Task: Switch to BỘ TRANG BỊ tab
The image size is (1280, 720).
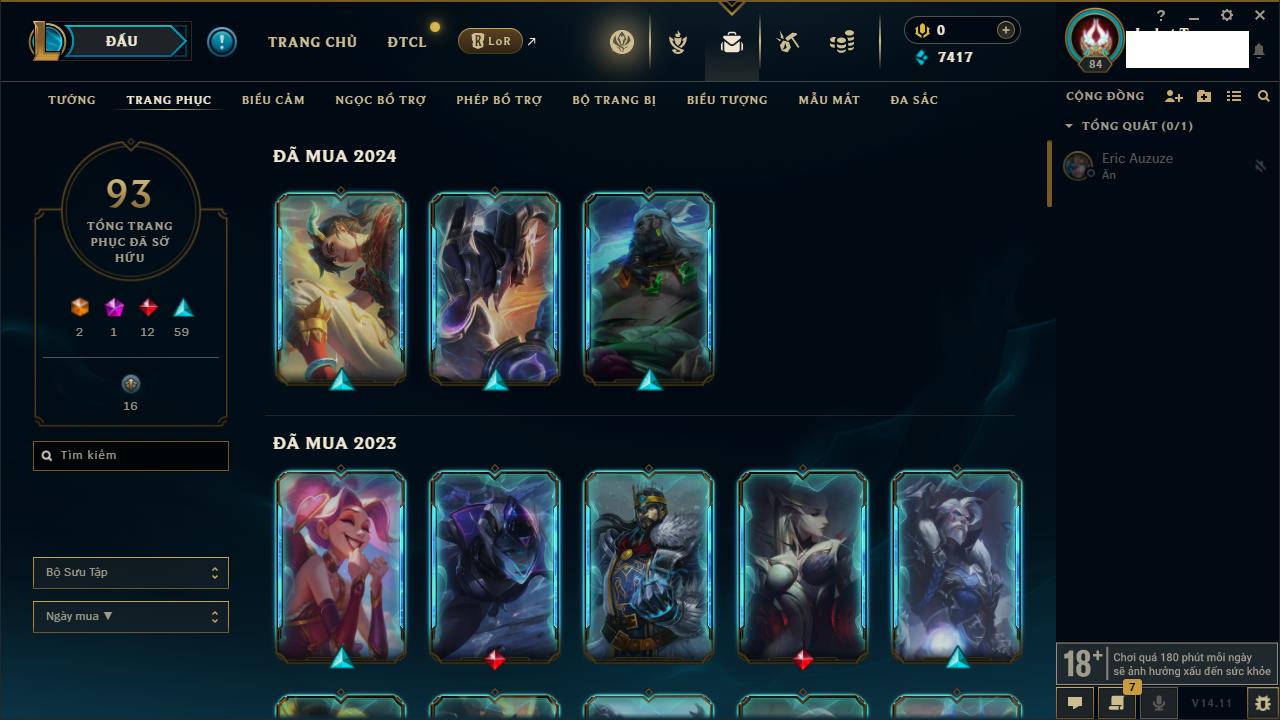Action: (614, 100)
